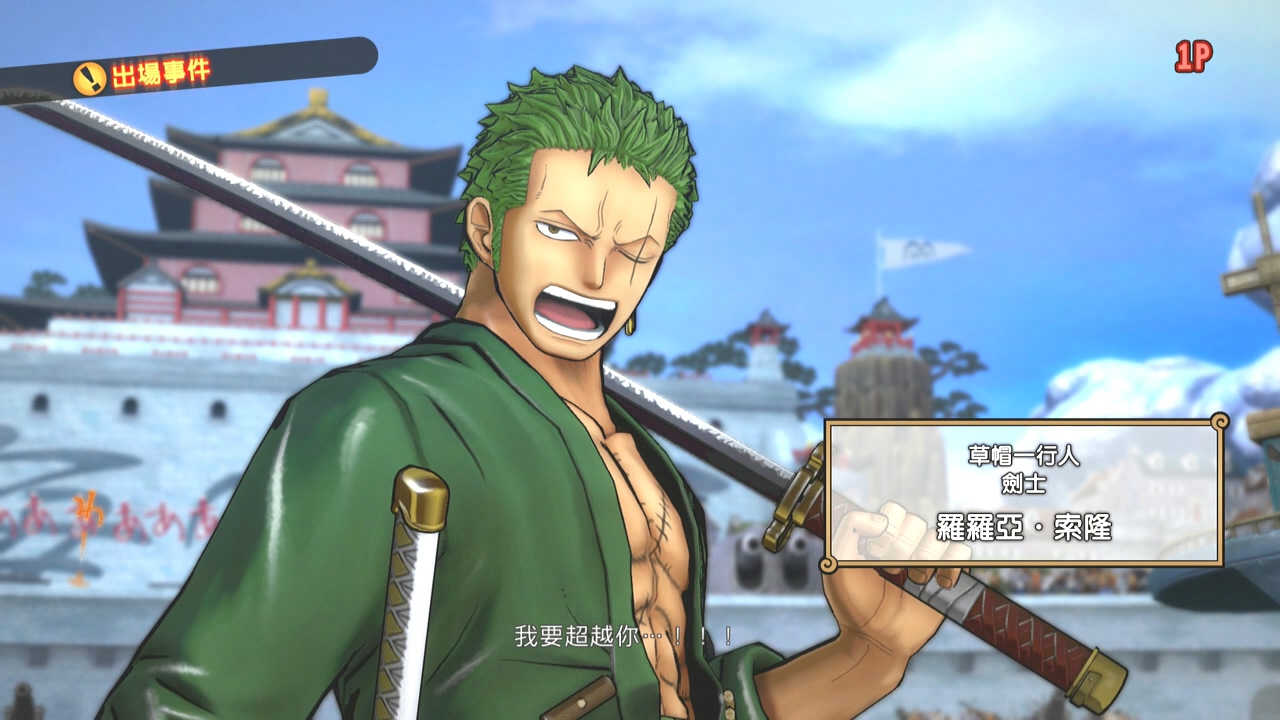This screenshot has height=720, width=1280.
Task: Click the yellow exclamation mark icon
Action: (88, 72)
